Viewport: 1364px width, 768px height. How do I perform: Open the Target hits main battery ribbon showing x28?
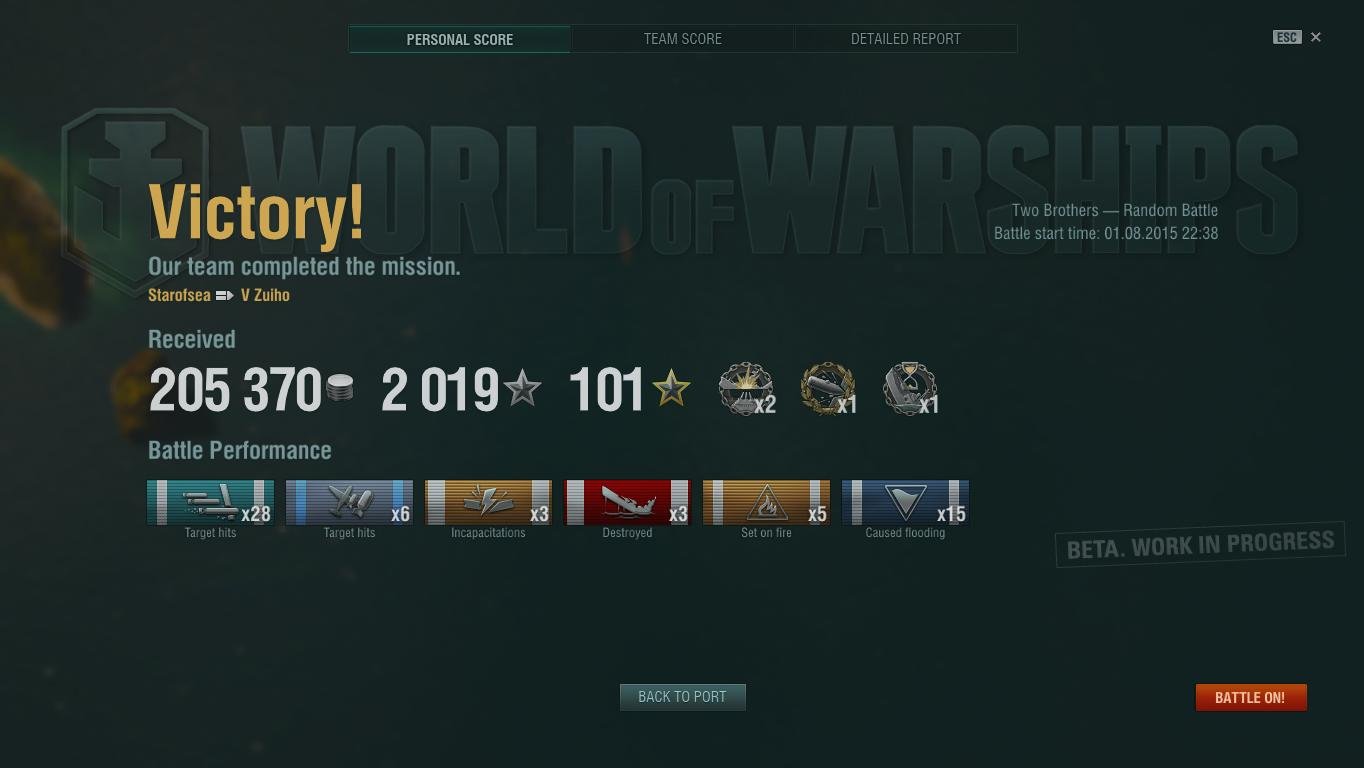click(210, 502)
